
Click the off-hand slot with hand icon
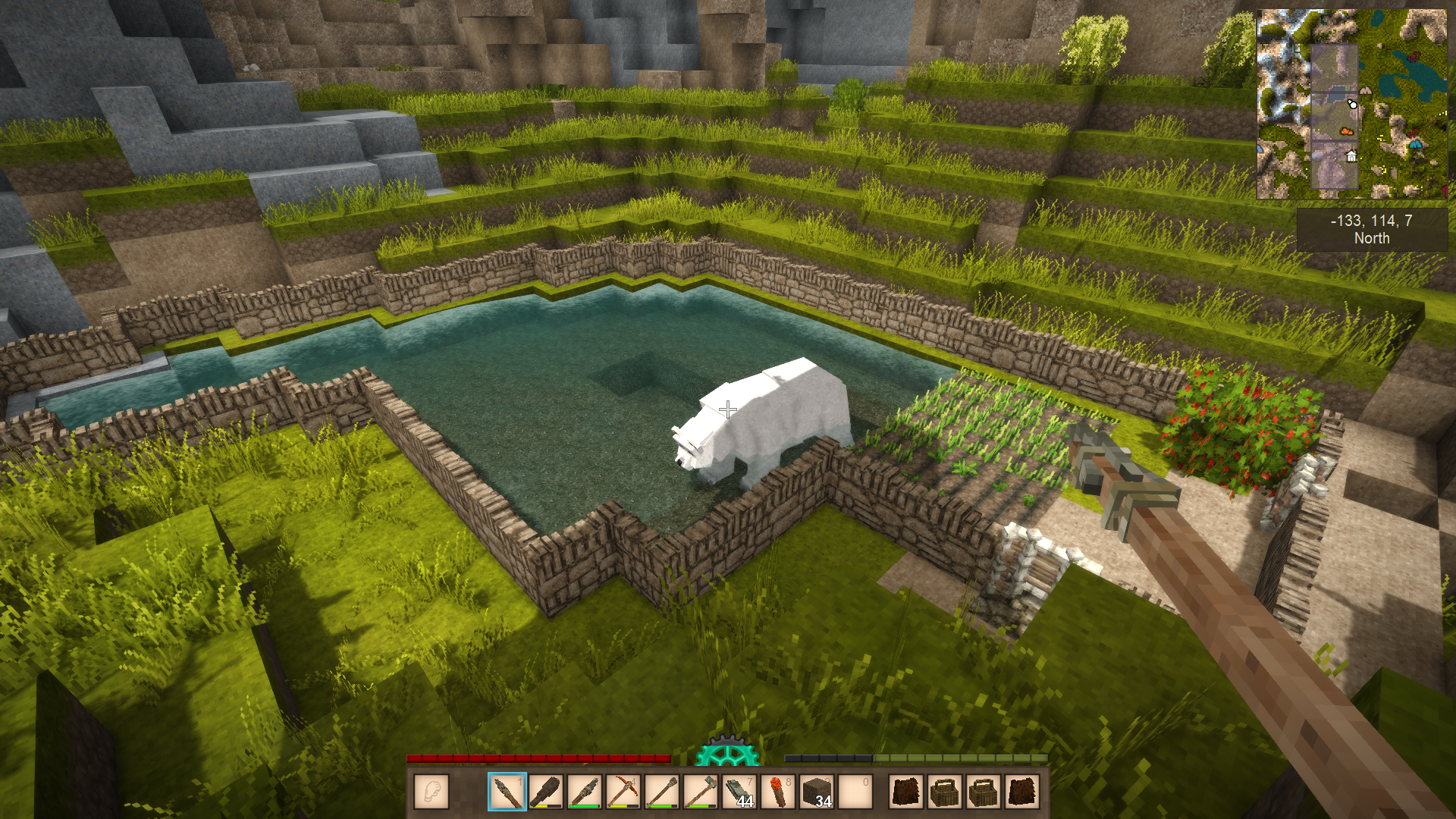[431, 792]
